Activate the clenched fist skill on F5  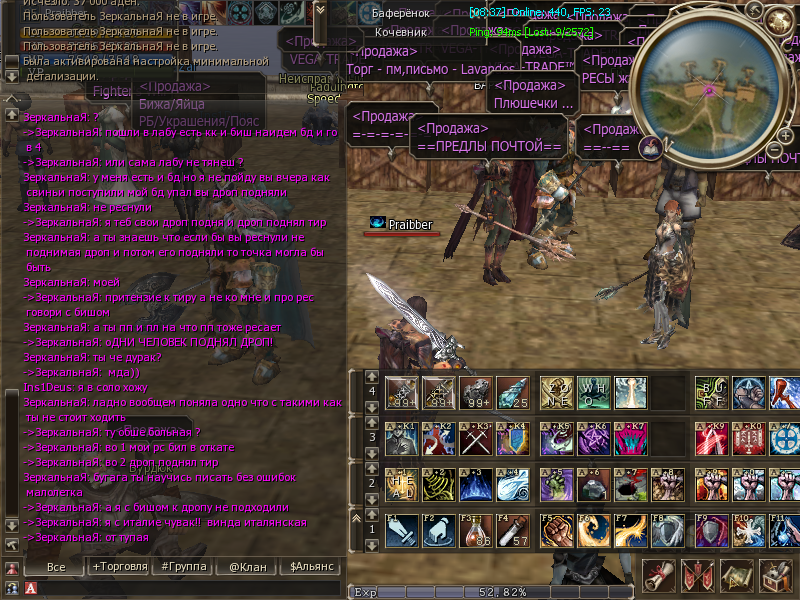pos(557,531)
